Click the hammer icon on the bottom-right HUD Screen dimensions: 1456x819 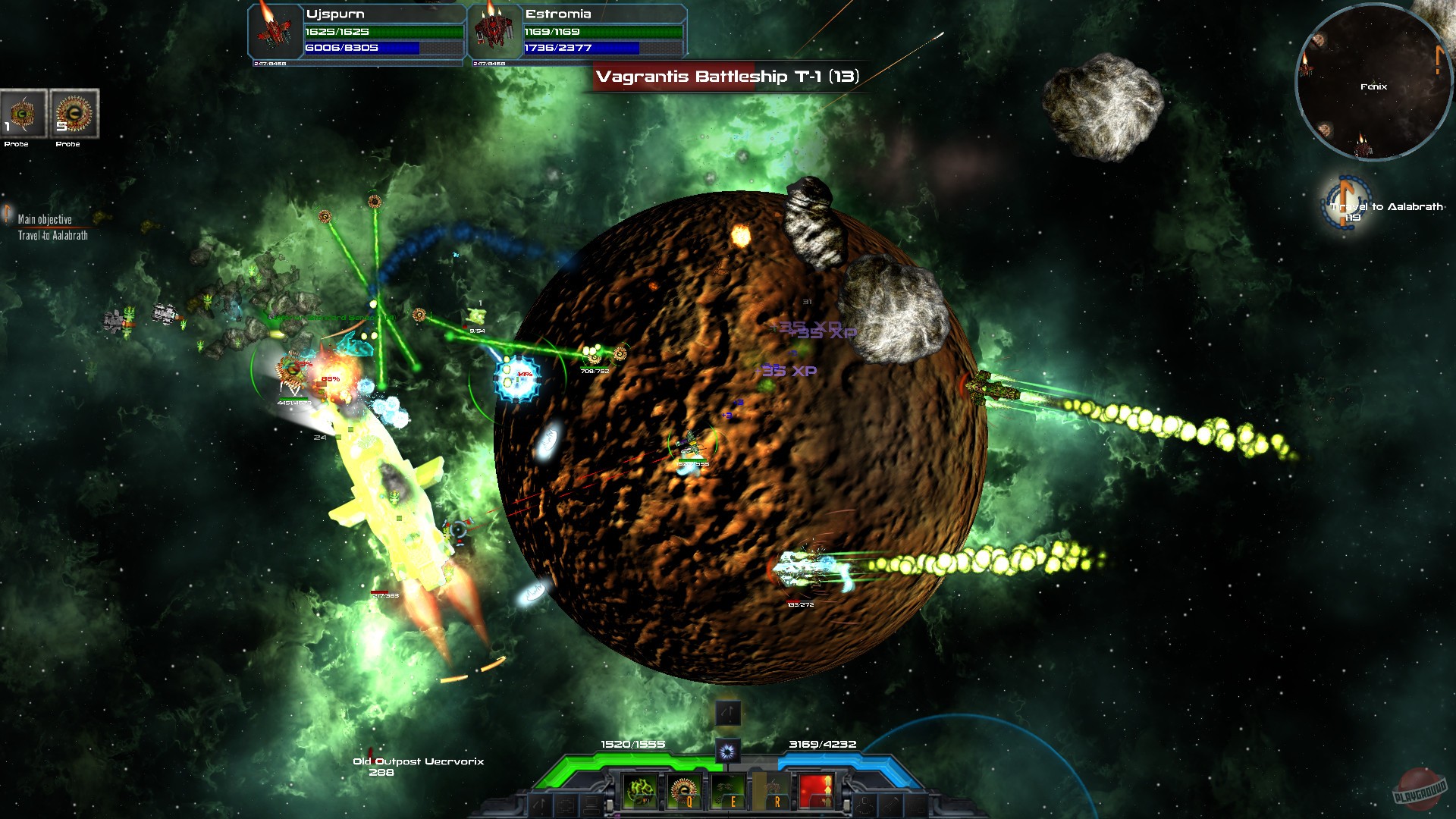(890, 805)
